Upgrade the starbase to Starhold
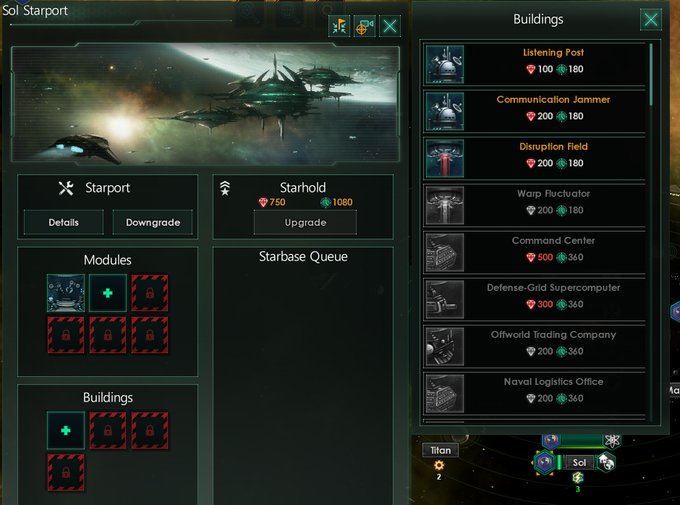The width and height of the screenshot is (680, 505). pyautogui.click(x=306, y=221)
